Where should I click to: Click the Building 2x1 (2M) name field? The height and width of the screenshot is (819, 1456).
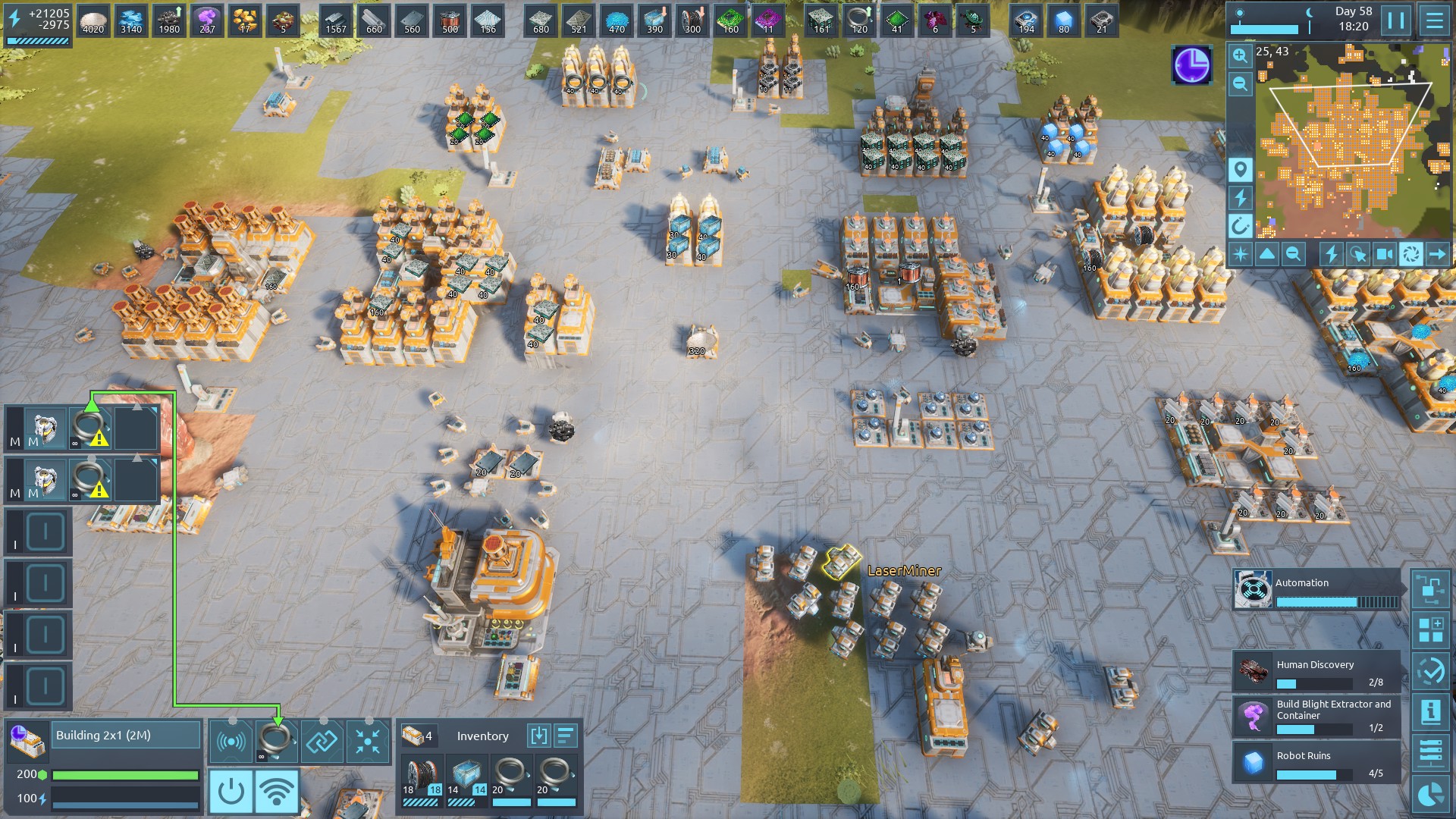[x=125, y=735]
